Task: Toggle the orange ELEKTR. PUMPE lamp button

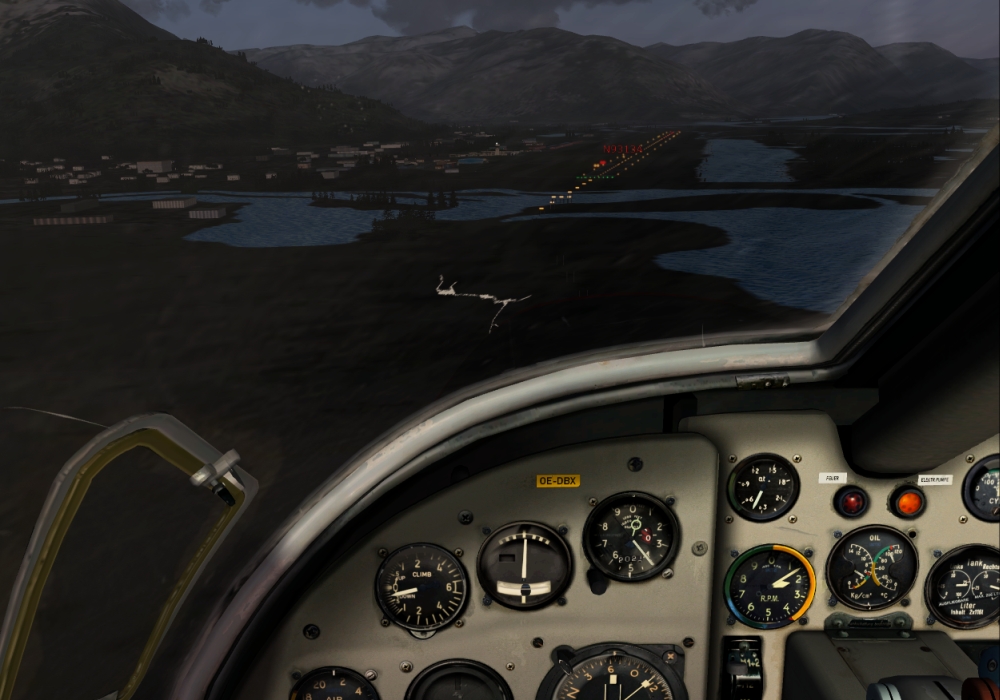Action: pos(906,501)
